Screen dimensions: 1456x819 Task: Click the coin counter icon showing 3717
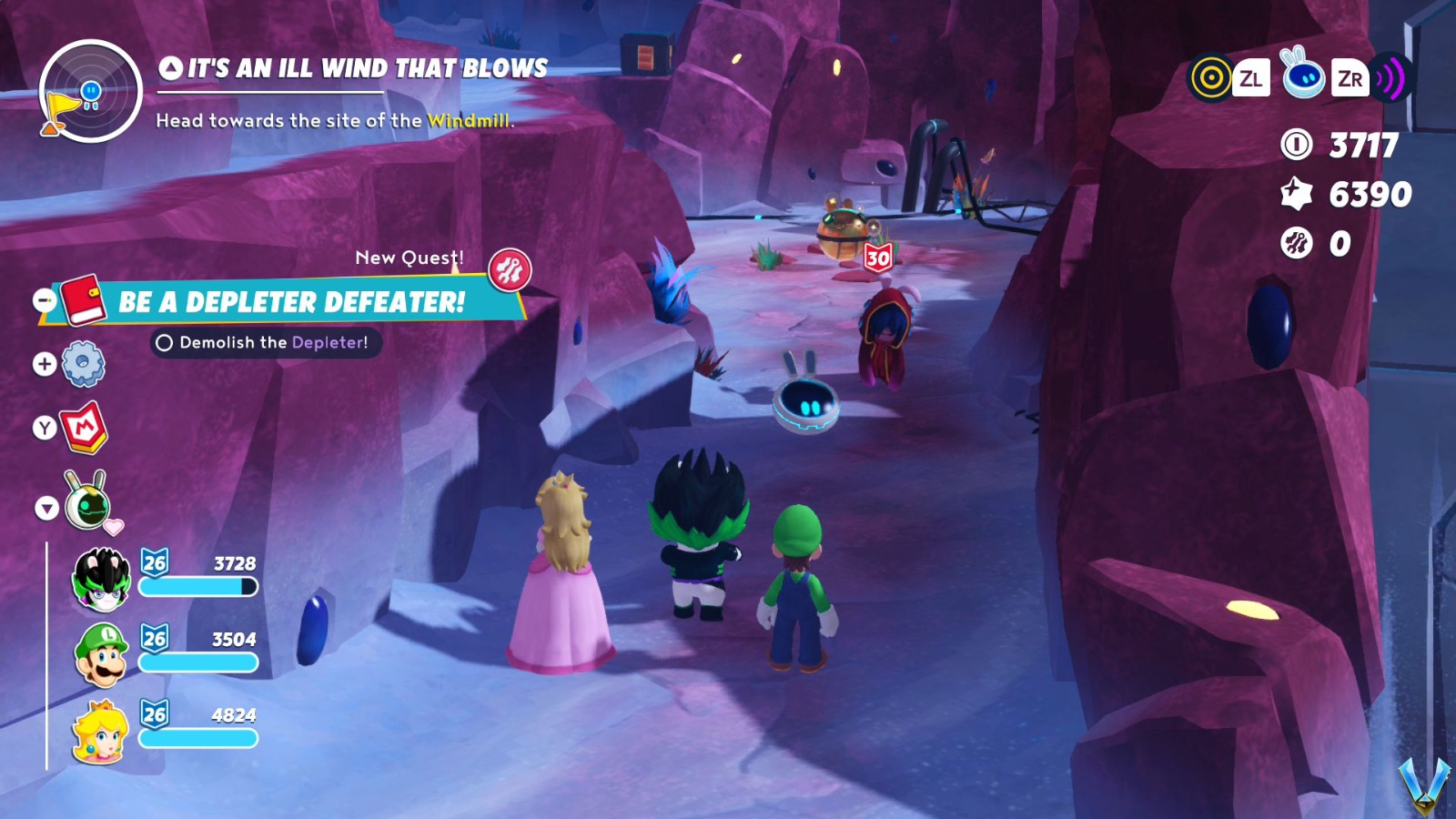pyautogui.click(x=1296, y=145)
